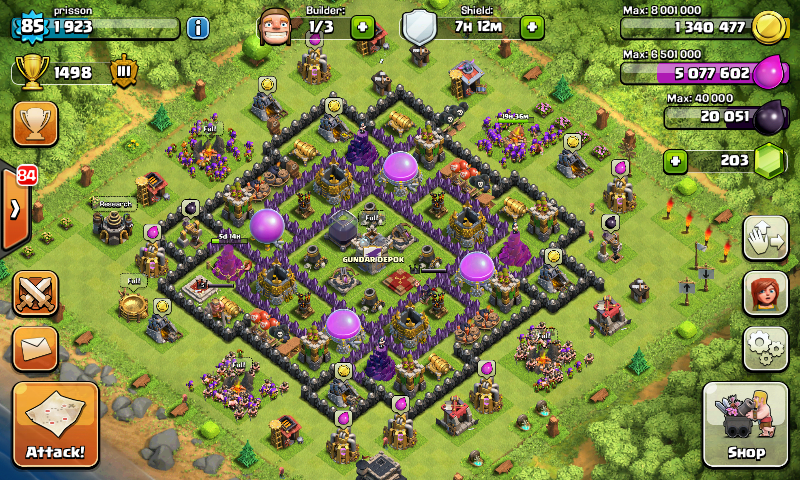This screenshot has height=480, width=800.
Task: Open the village edit layout button
Action: click(x=765, y=238)
